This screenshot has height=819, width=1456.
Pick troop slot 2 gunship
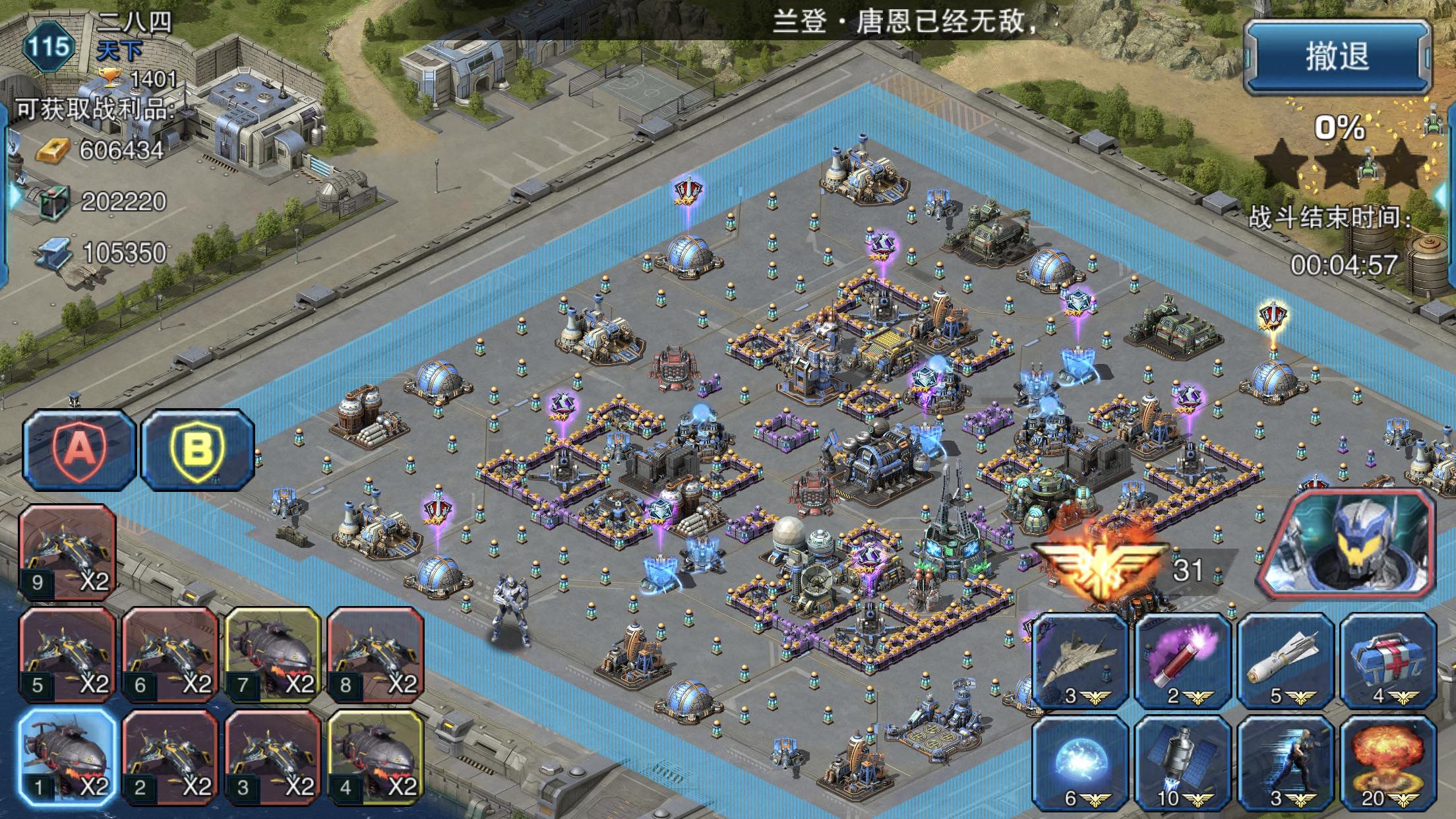pyautogui.click(x=170, y=758)
